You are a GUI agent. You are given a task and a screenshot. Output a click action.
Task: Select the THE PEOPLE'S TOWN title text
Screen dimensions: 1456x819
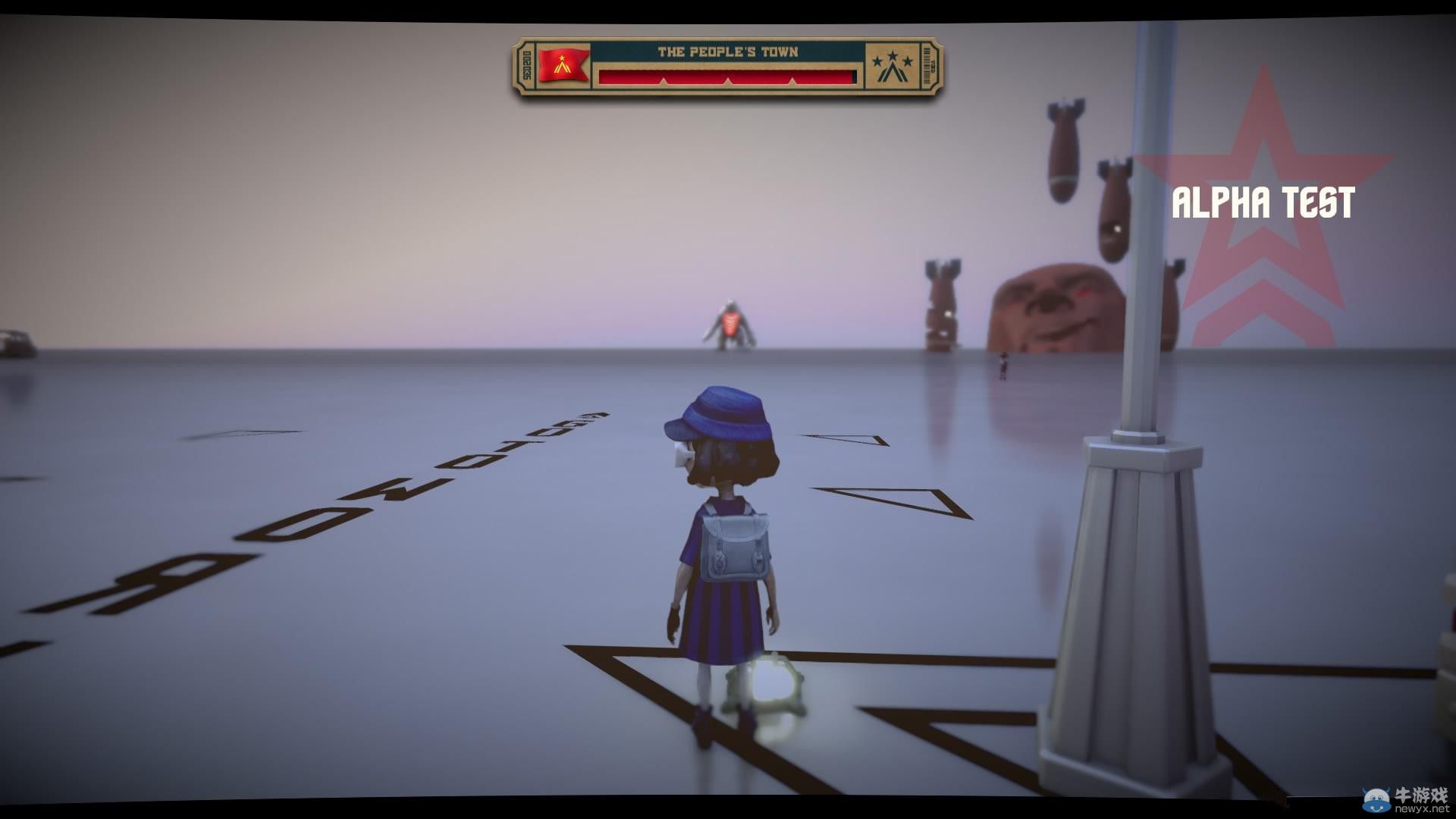tap(727, 52)
